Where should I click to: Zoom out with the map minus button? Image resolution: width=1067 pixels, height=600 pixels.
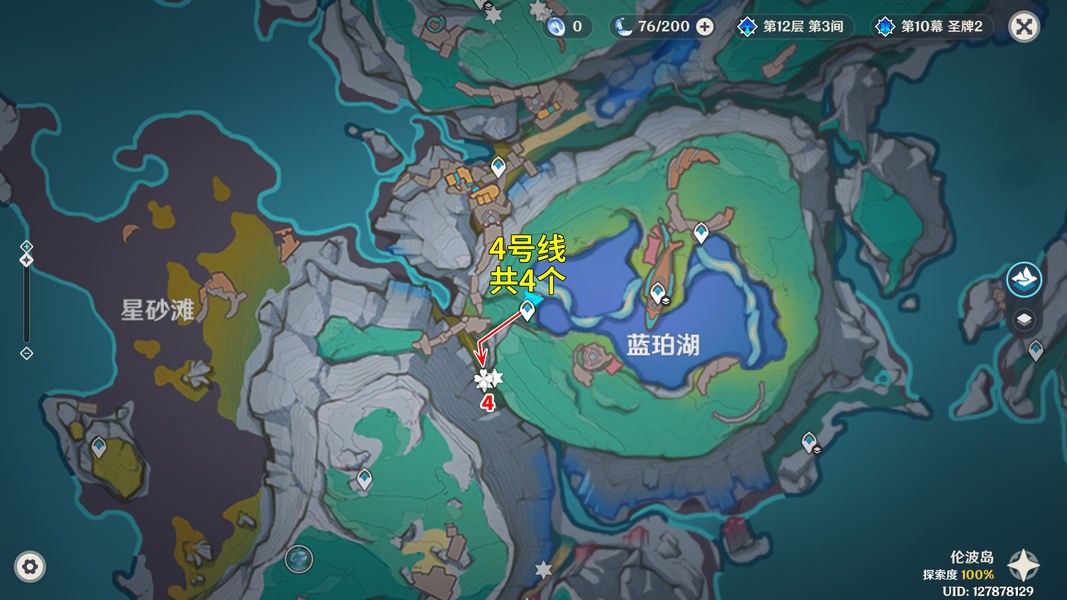coord(27,353)
